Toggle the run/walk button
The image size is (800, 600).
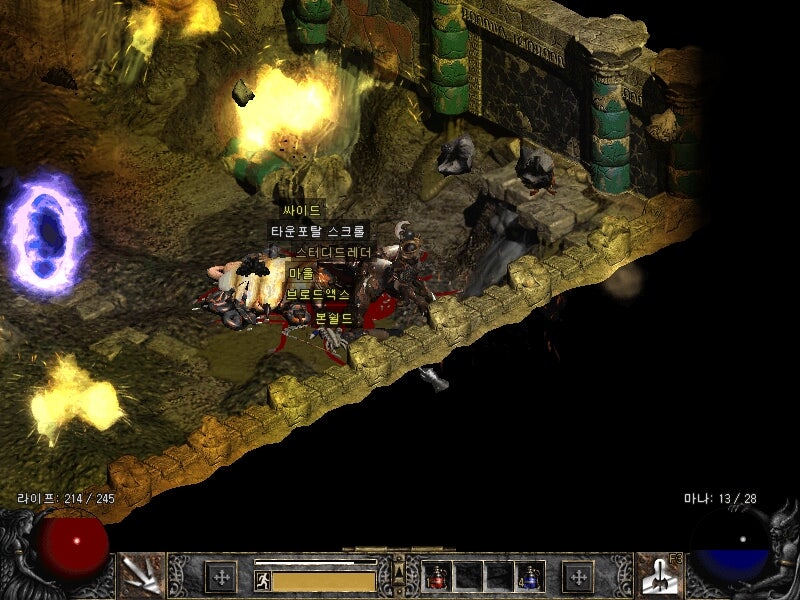pyautogui.click(x=263, y=581)
